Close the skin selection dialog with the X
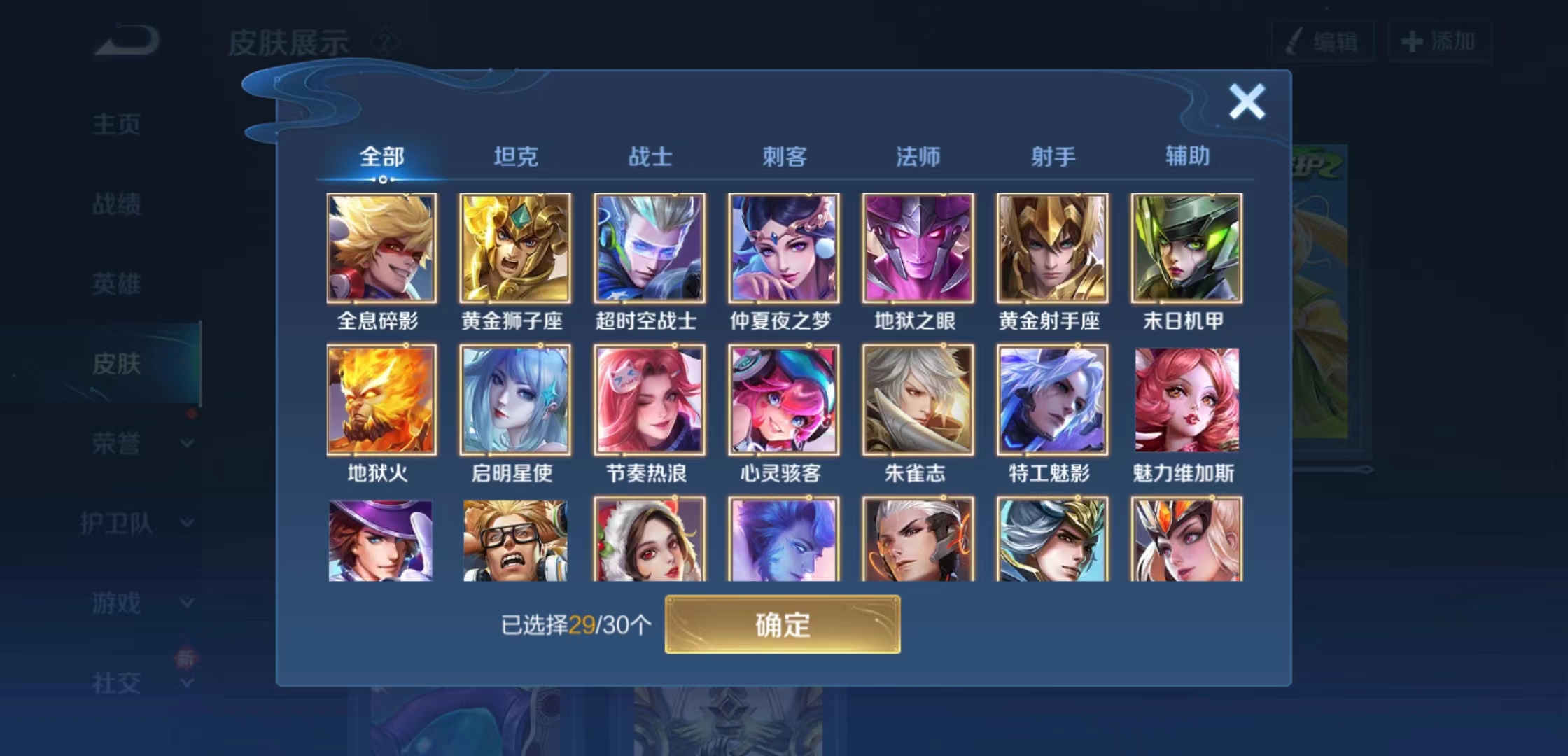 pos(1247,100)
